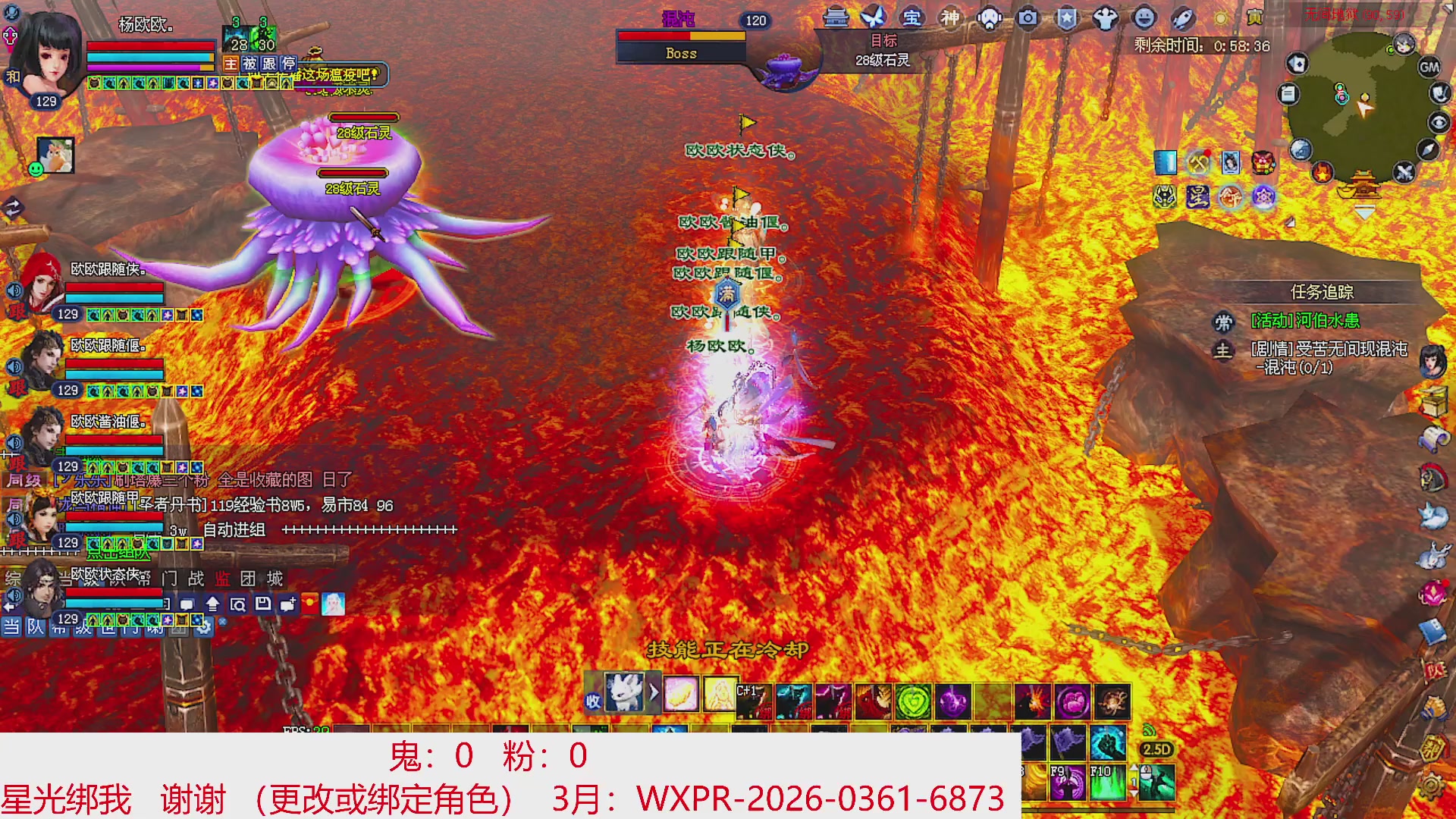Select the 团 chat channel tab
This screenshot has width=1456, height=819.
coord(246,579)
